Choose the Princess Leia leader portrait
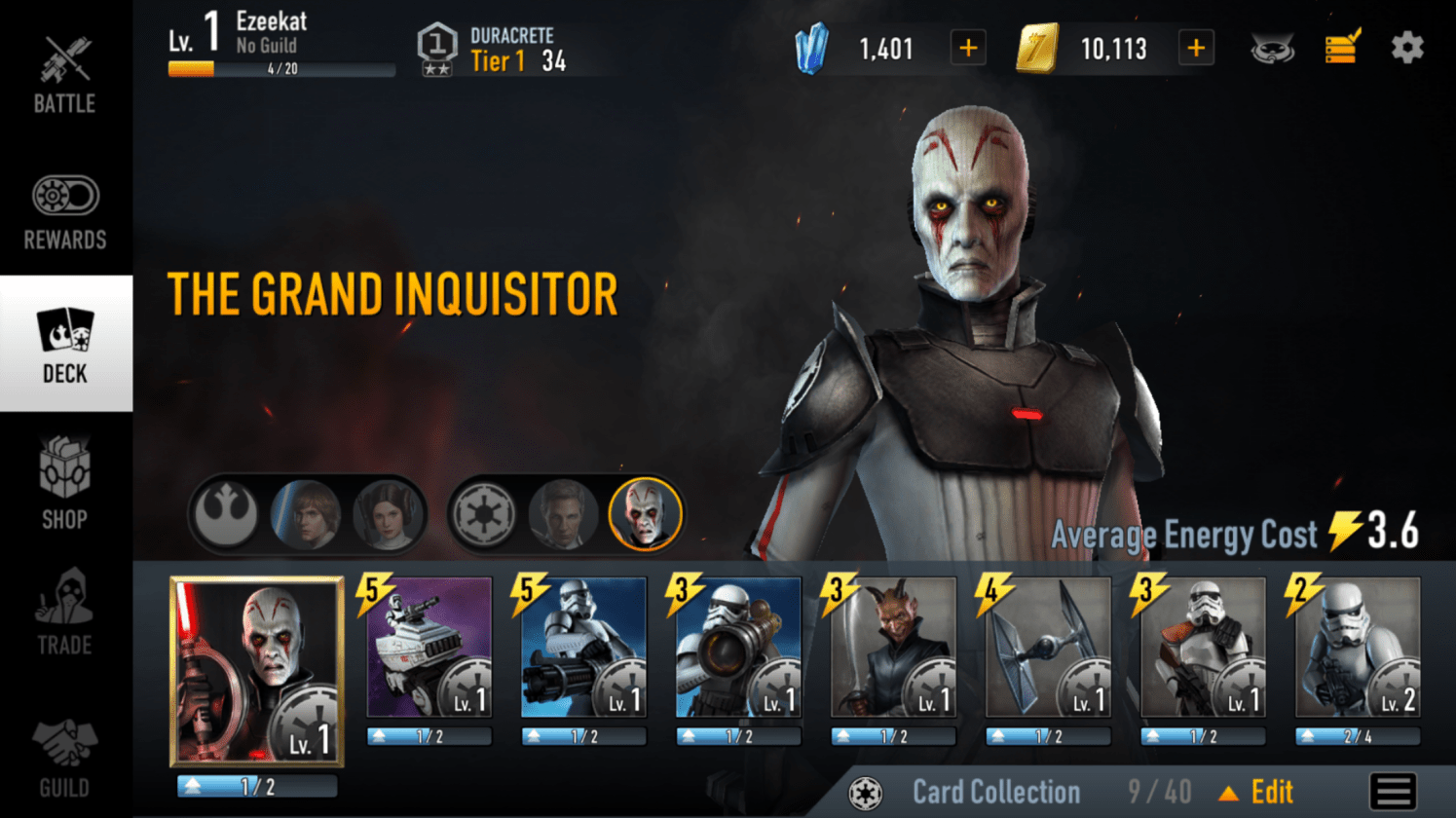The height and width of the screenshot is (818, 1456). click(x=388, y=513)
